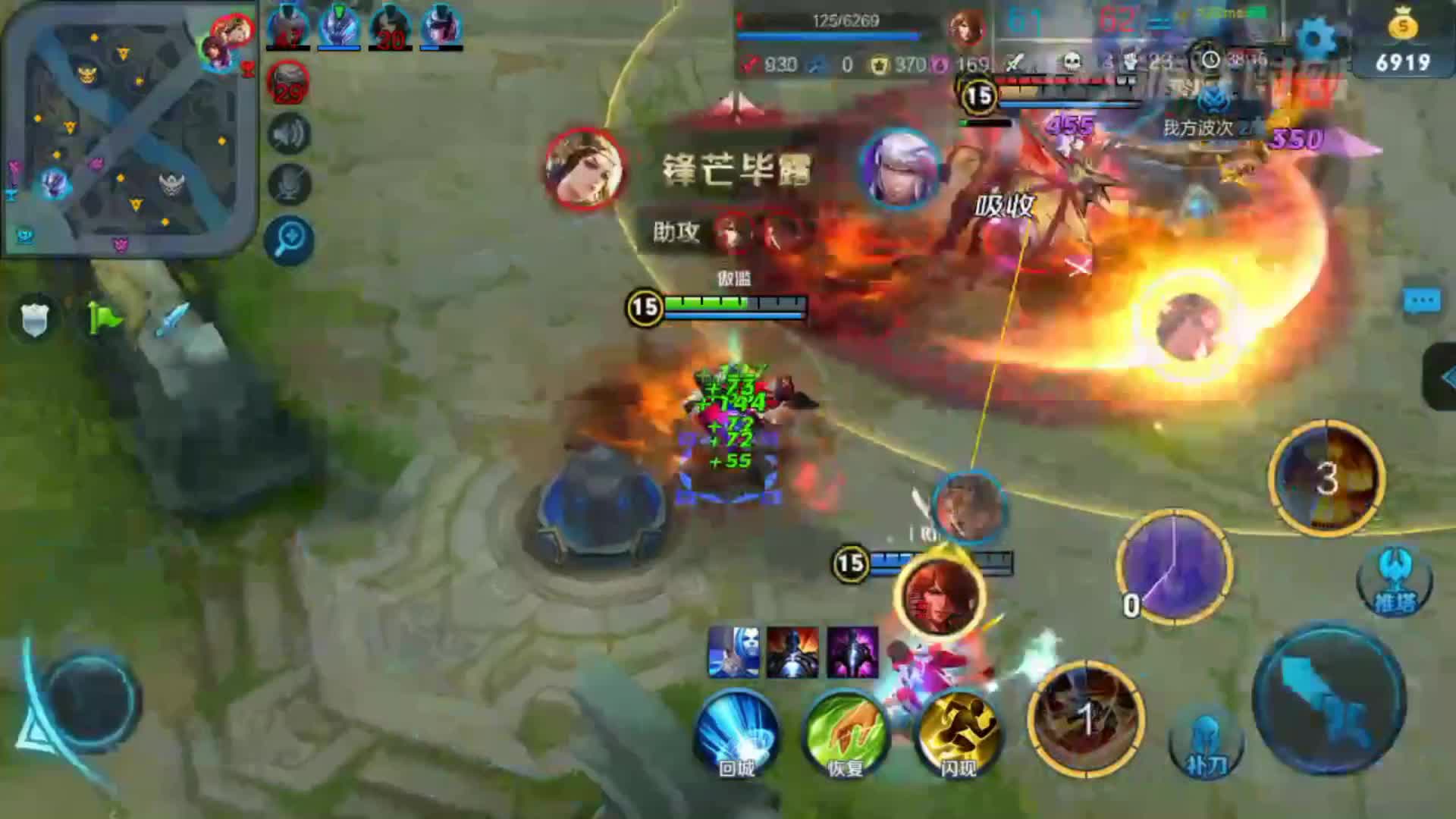Toggle the speaker sound button
1456x819 pixels.
pos(289,135)
